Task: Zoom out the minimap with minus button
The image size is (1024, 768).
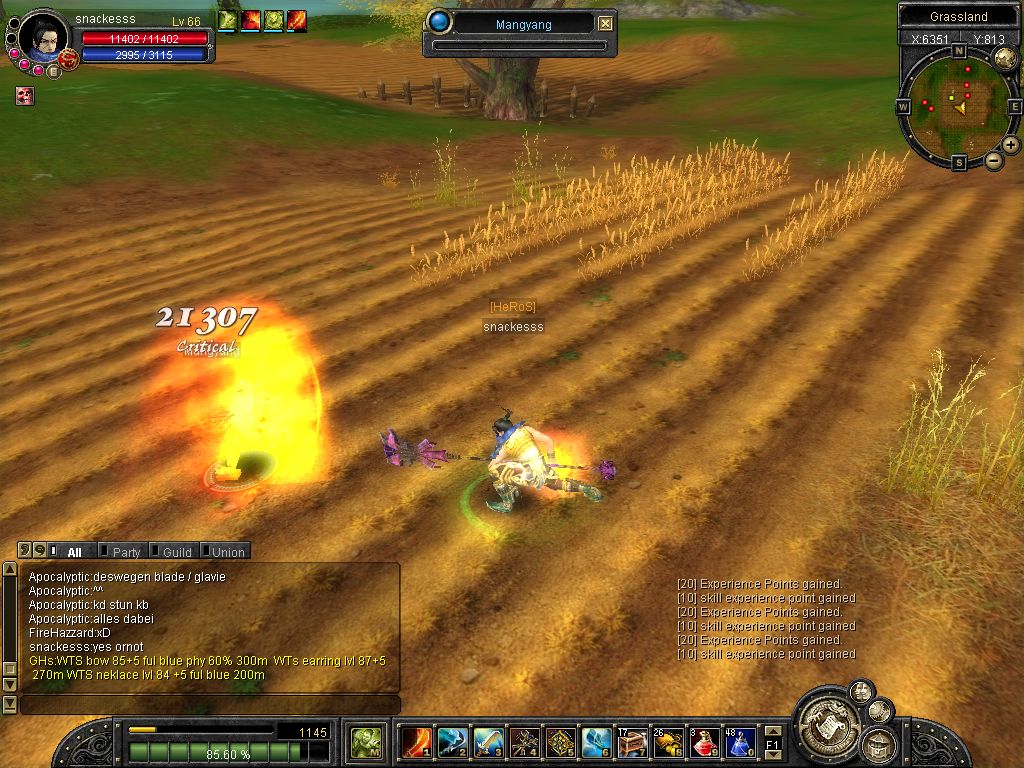Action: point(994,161)
